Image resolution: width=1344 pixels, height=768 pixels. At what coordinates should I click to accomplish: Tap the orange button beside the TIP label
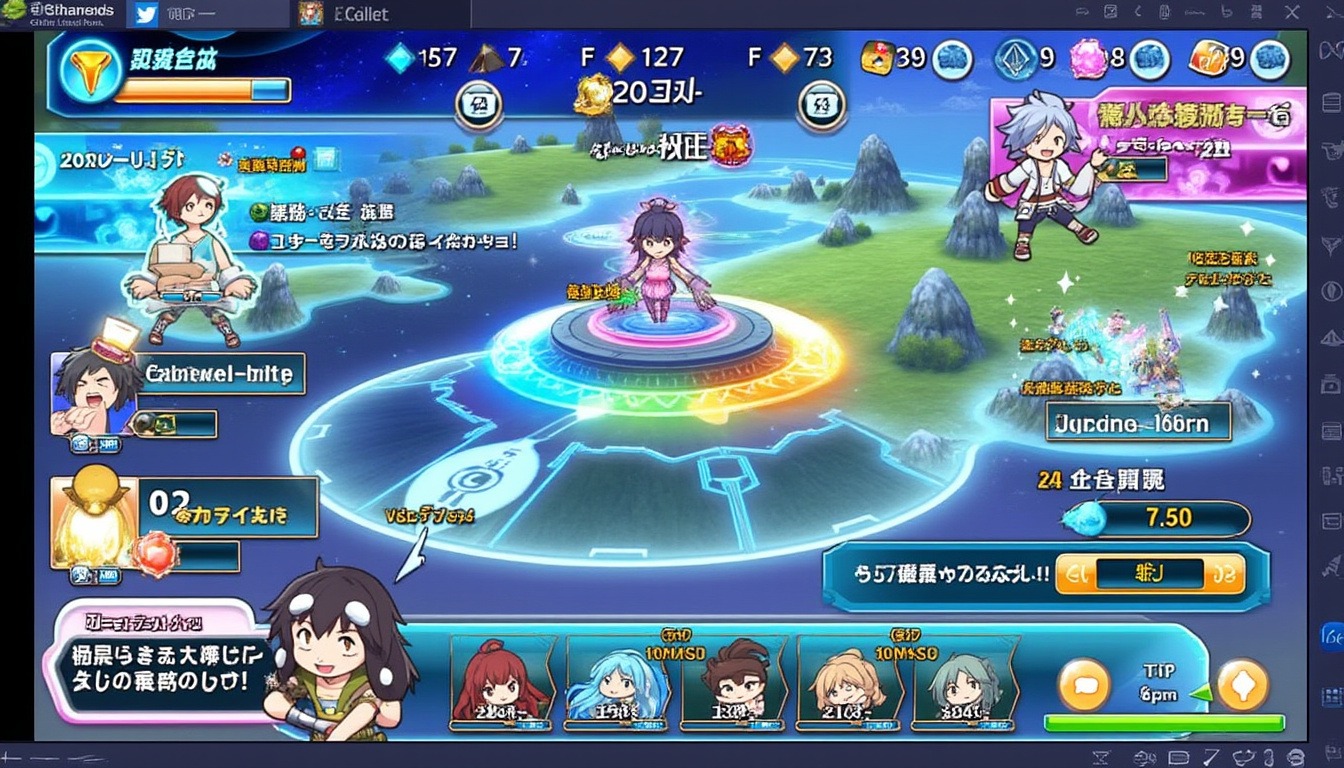tap(1242, 685)
